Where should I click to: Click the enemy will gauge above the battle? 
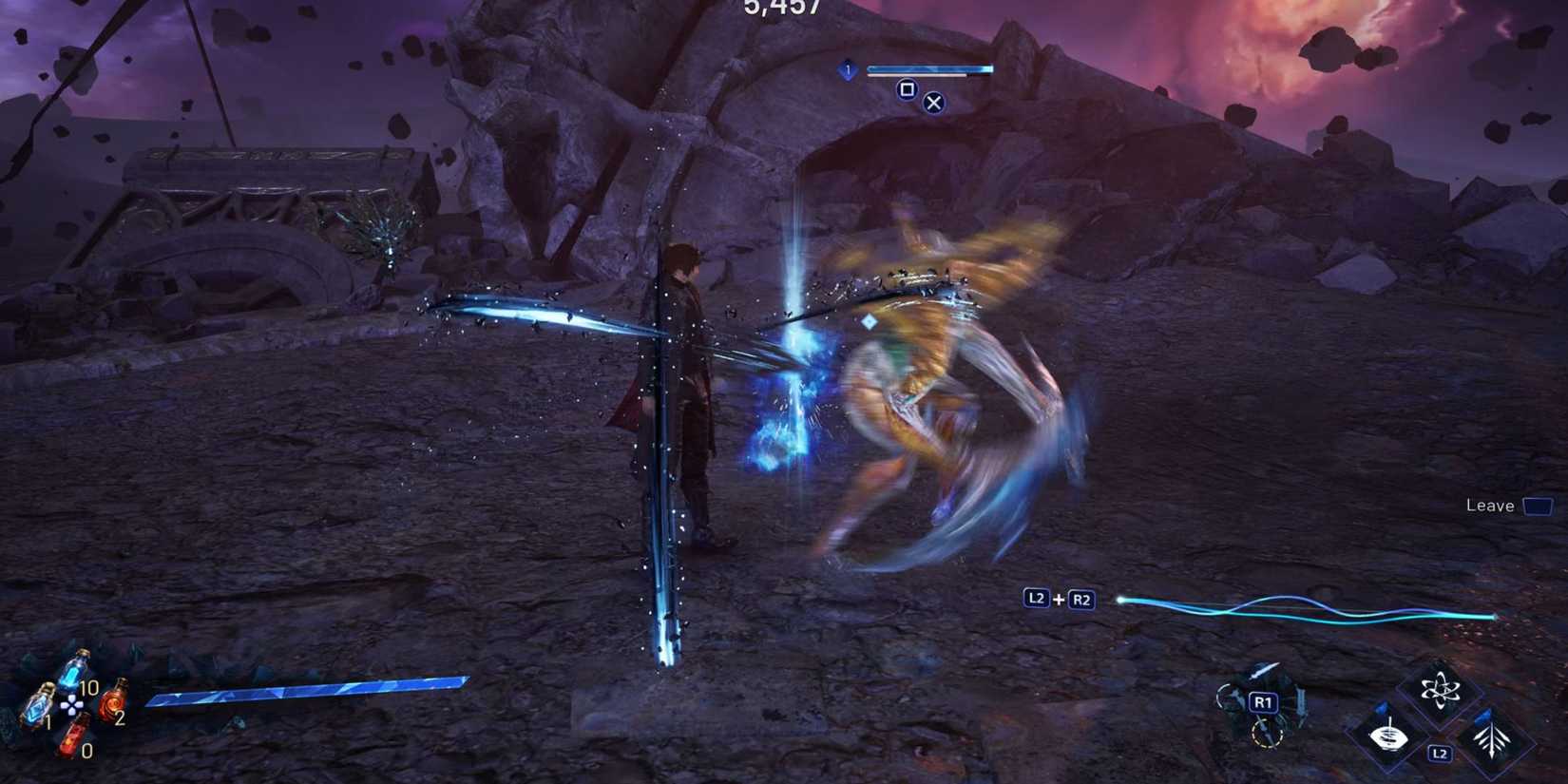[x=927, y=68]
